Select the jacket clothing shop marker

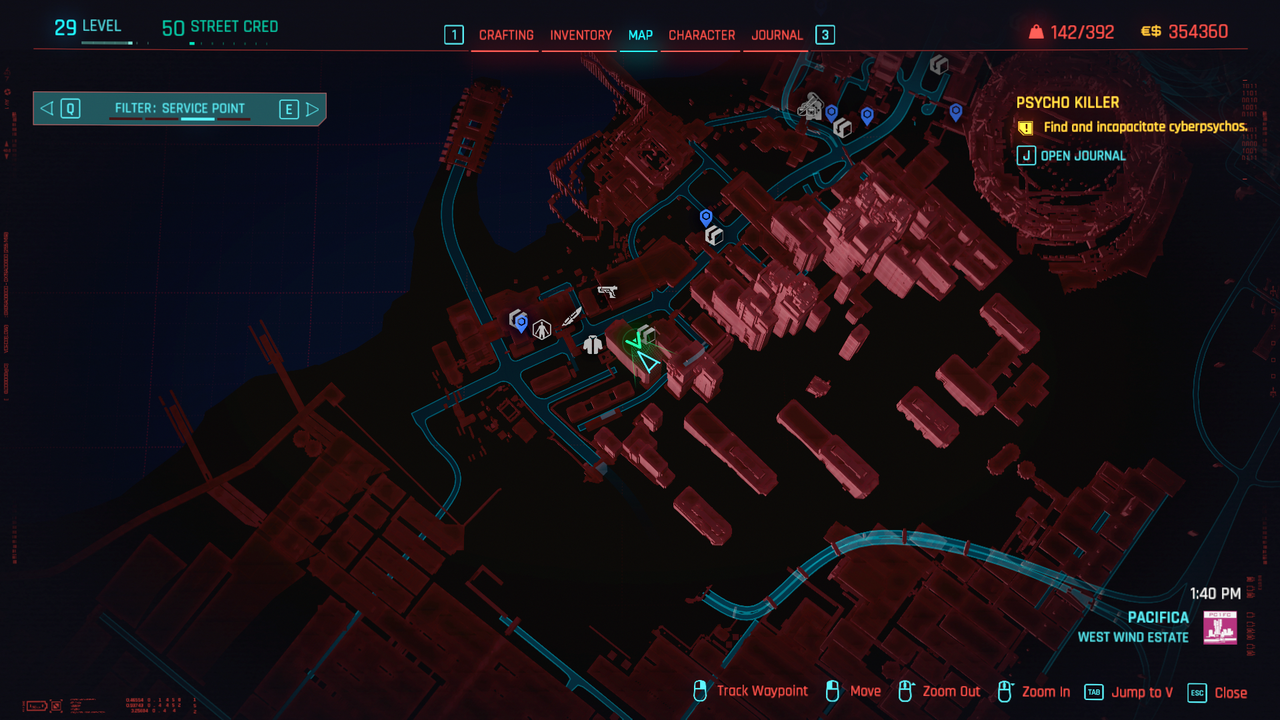(593, 345)
